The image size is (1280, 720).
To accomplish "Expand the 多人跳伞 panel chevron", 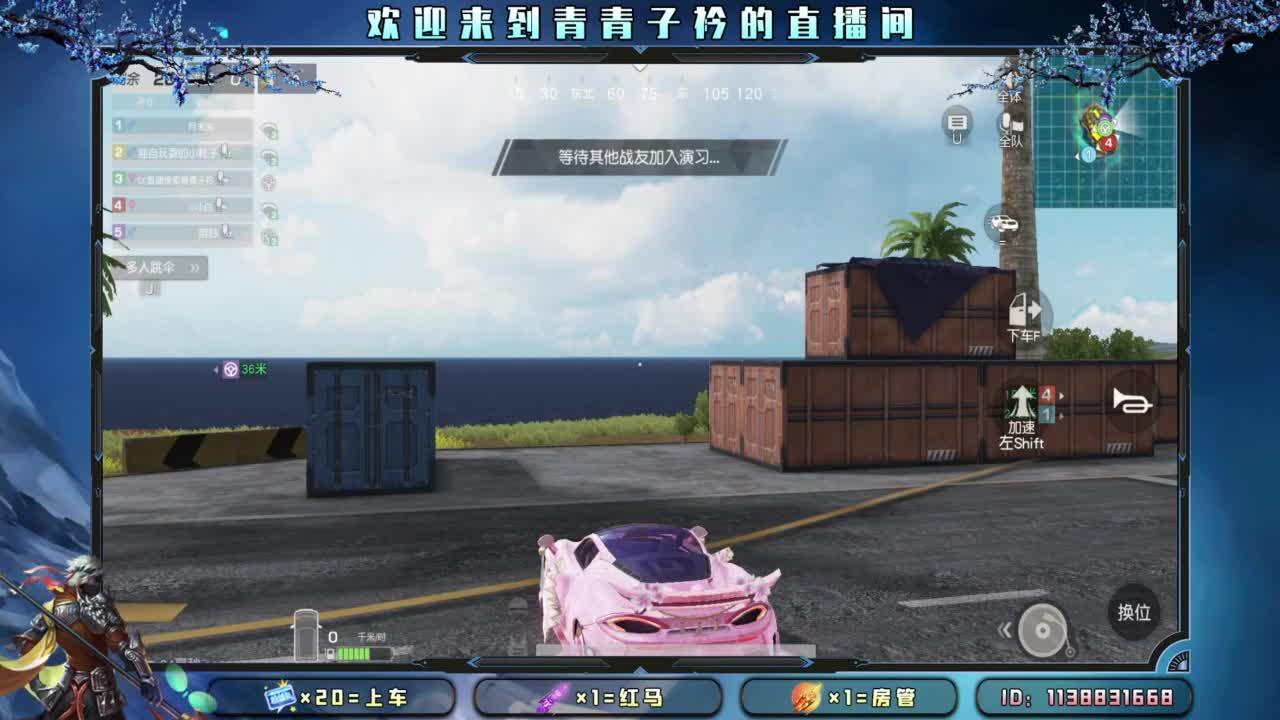I will click(x=194, y=267).
